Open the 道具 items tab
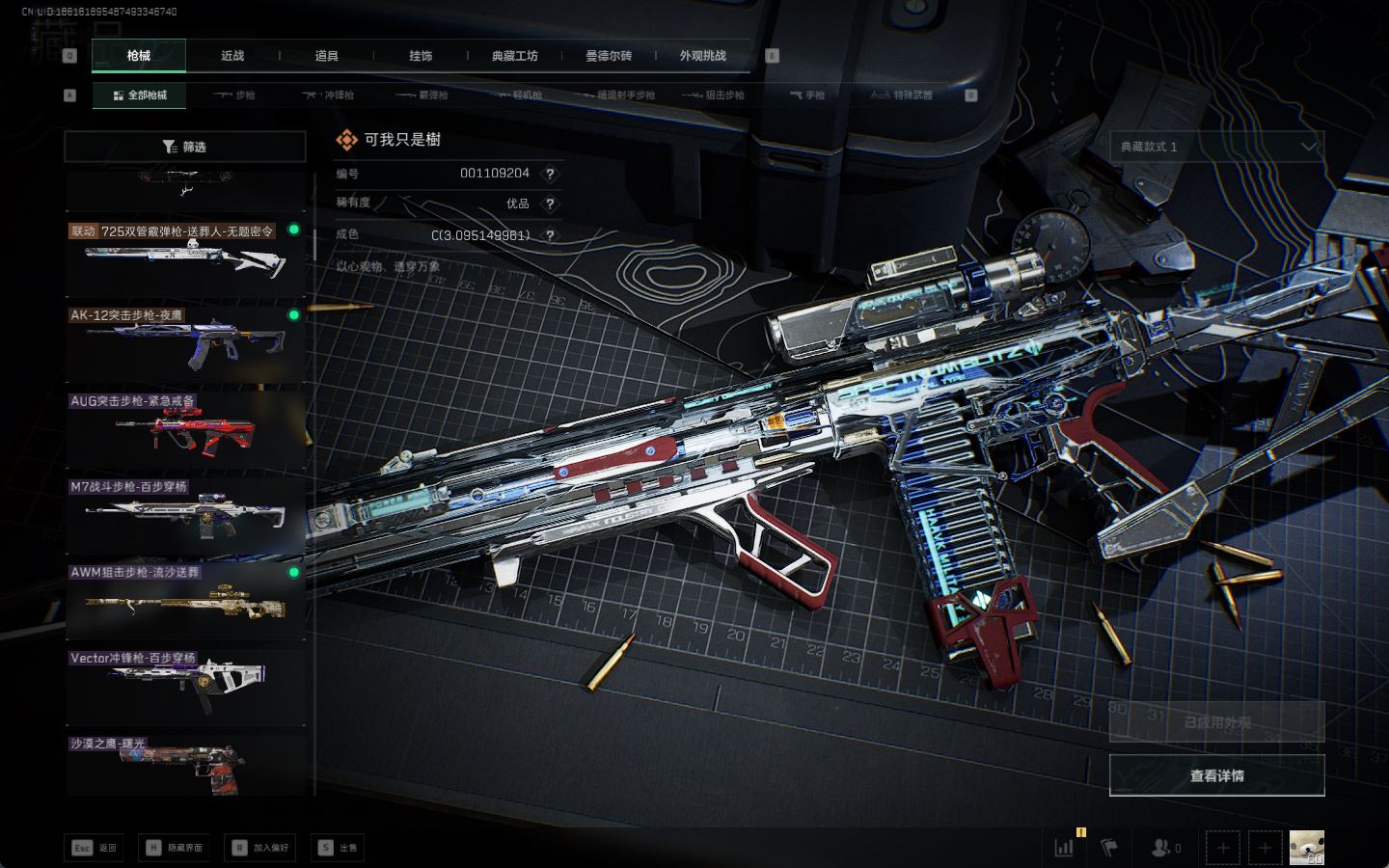The image size is (1389, 868). point(327,56)
